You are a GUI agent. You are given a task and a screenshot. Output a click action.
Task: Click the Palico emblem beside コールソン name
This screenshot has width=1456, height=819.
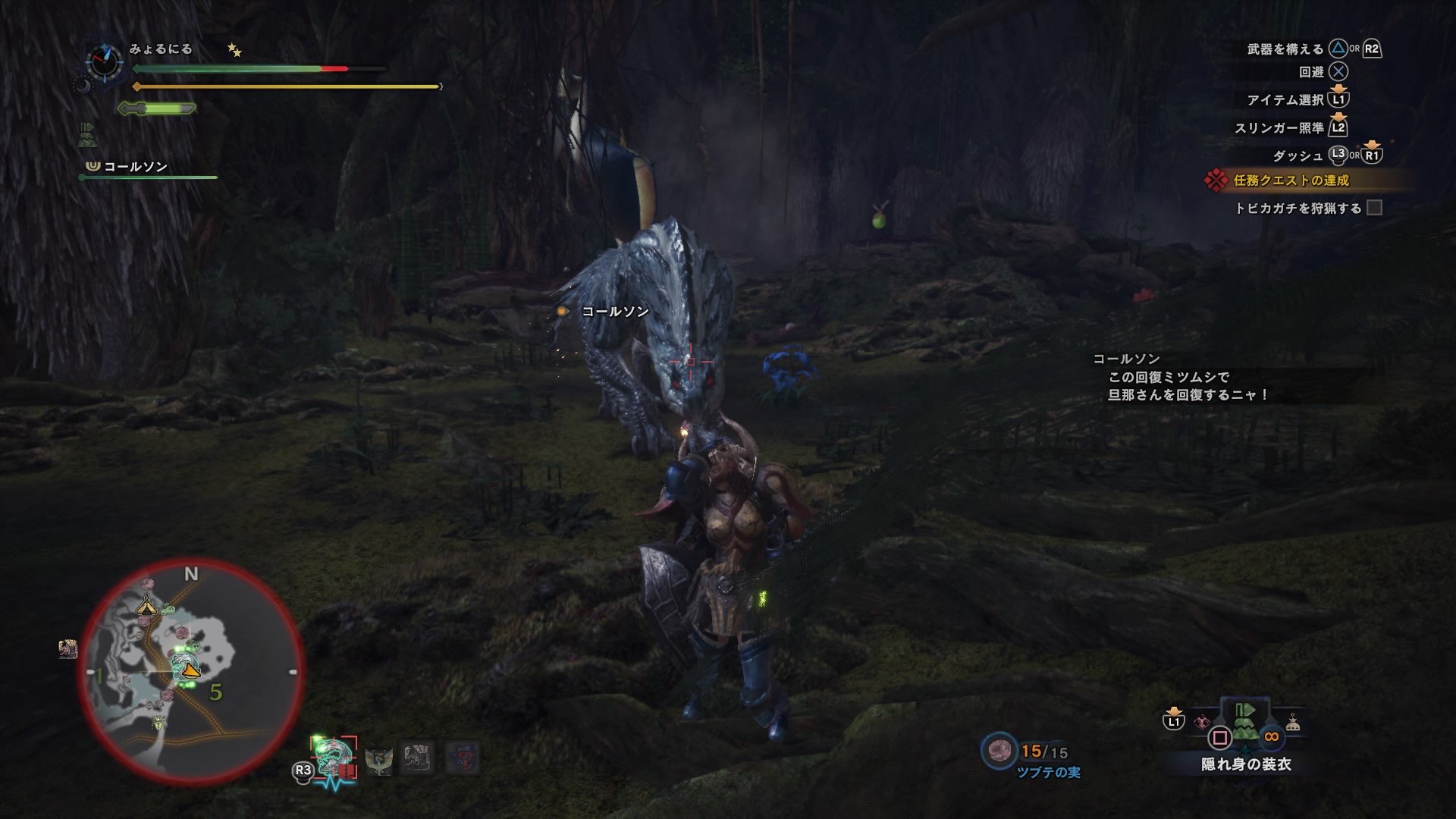click(93, 166)
